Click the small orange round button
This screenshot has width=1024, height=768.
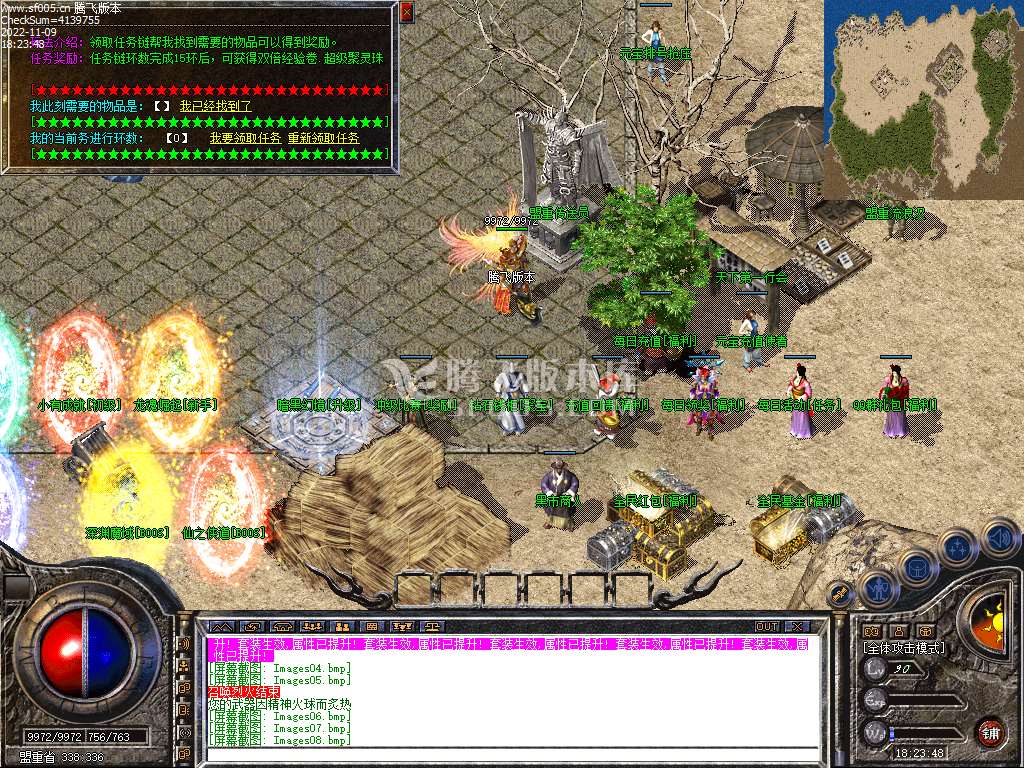point(840,596)
